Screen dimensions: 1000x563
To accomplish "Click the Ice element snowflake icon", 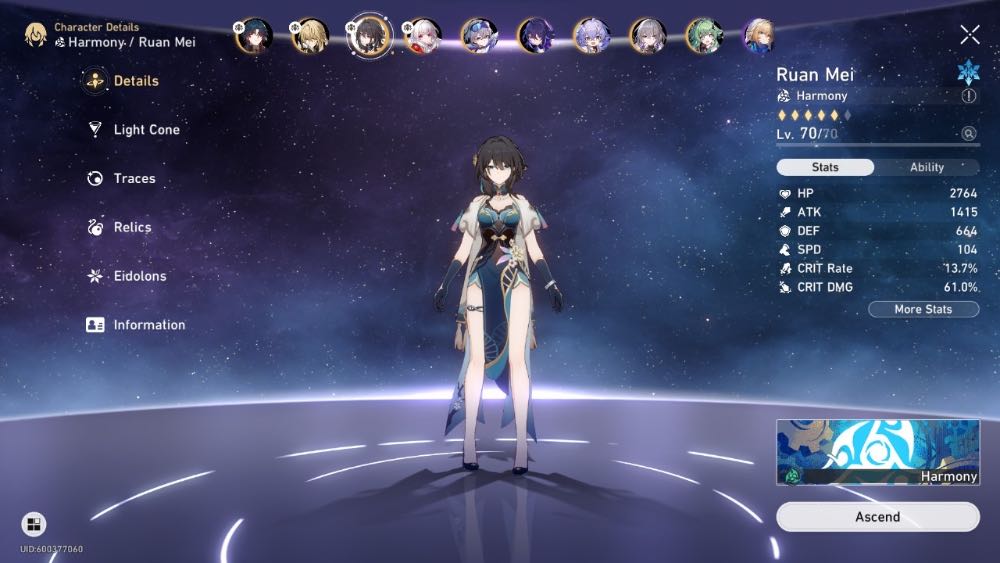I will pos(967,72).
